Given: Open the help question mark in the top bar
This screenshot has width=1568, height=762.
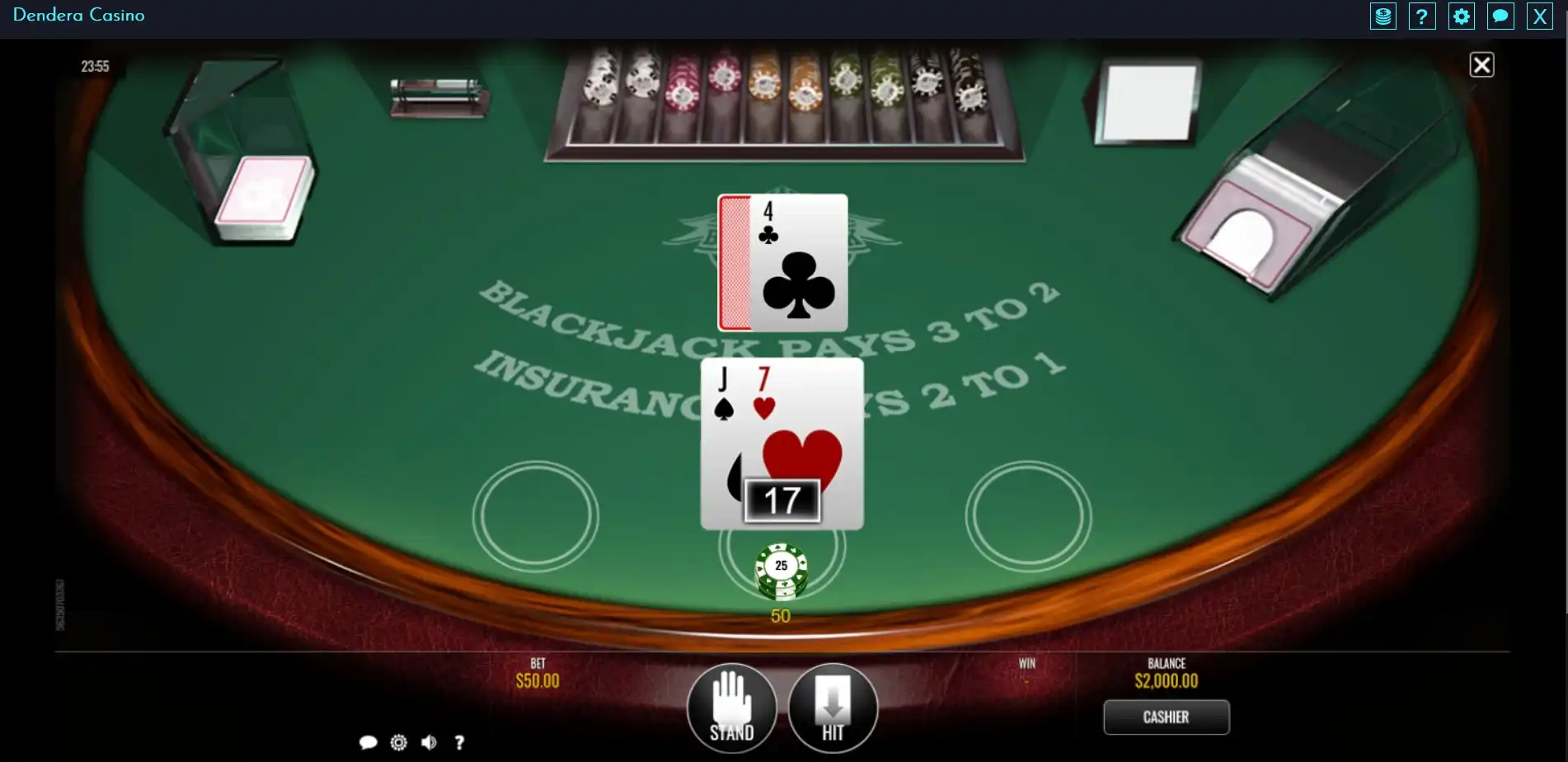Looking at the screenshot, I should [1422, 16].
